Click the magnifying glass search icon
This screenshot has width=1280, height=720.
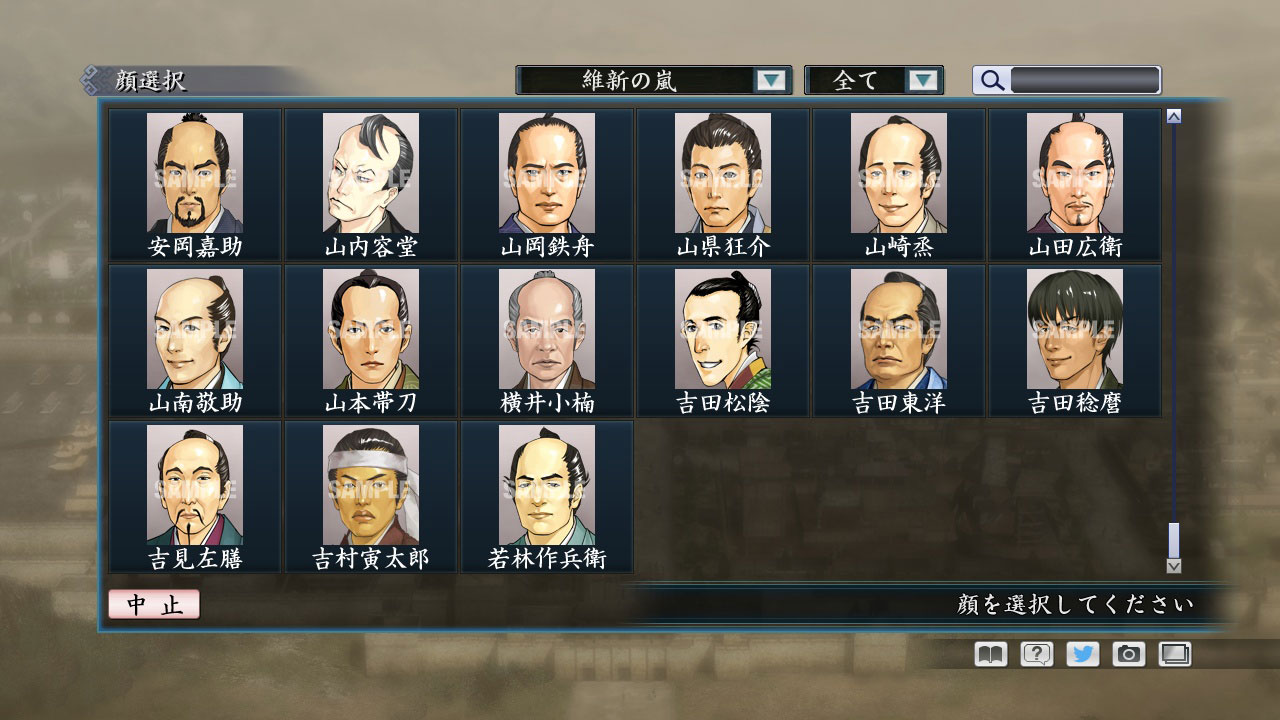pyautogui.click(x=991, y=81)
